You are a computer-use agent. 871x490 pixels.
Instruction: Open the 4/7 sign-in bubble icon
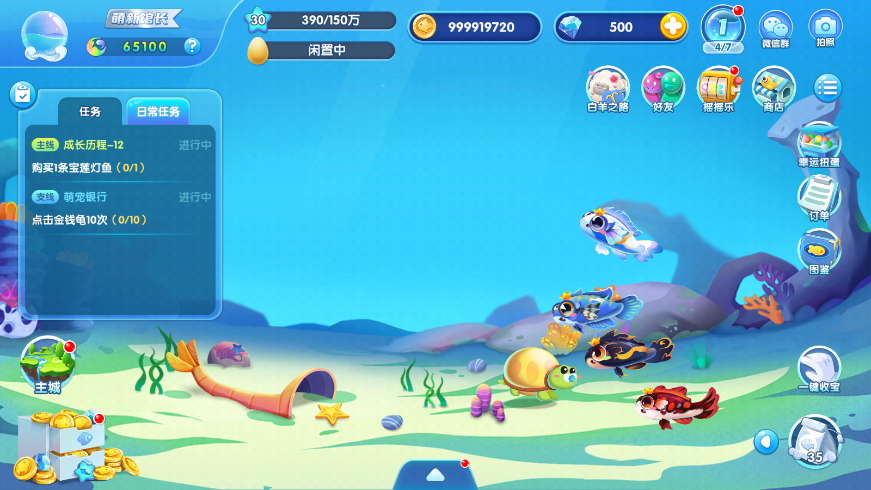tap(722, 27)
